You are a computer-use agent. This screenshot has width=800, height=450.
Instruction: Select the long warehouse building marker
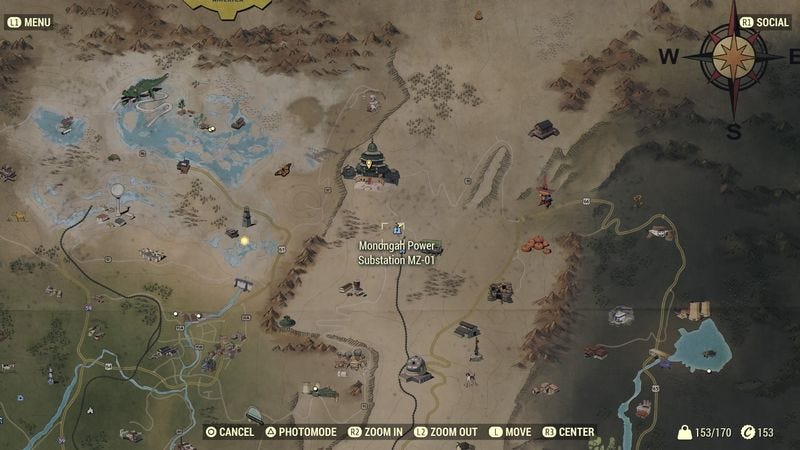[467, 329]
